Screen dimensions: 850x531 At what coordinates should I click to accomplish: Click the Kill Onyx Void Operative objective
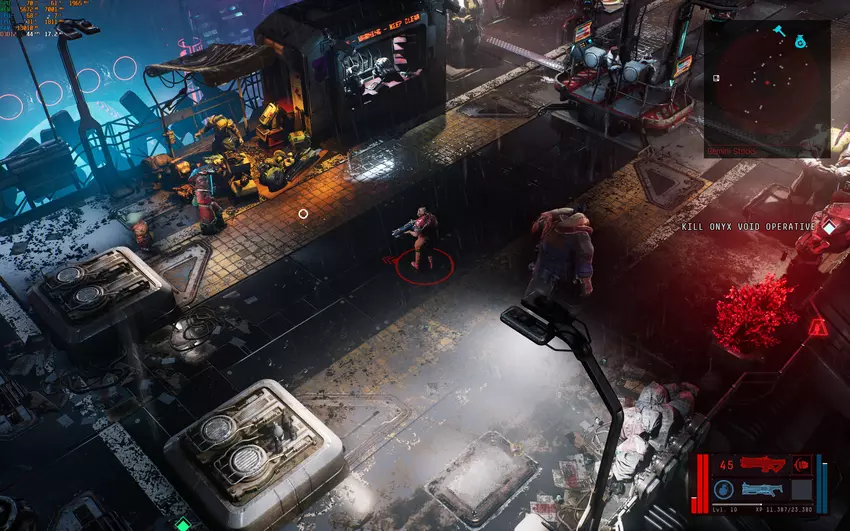tap(748, 227)
